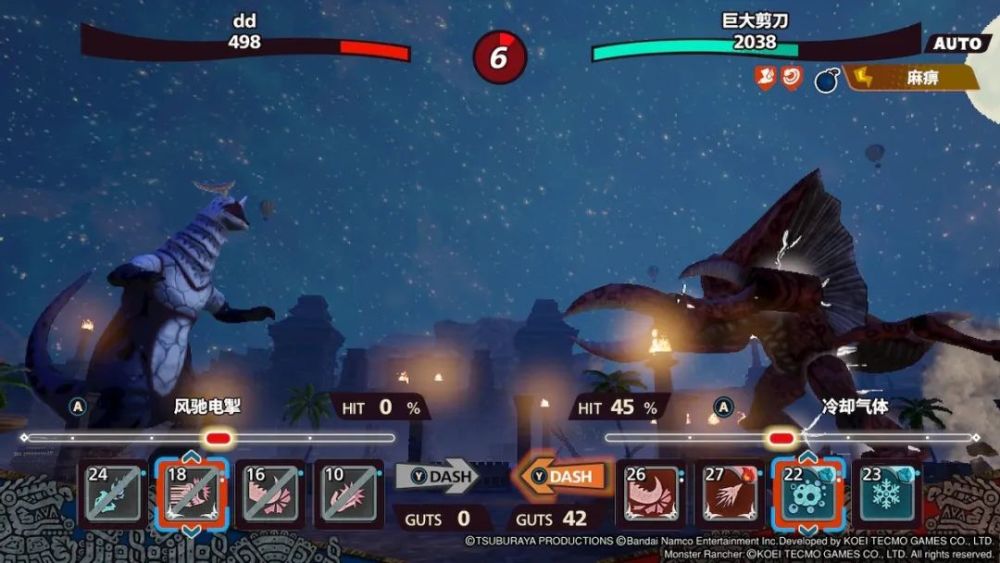Click the gray DASH arrow button
This screenshot has width=1000, height=563.
pyautogui.click(x=438, y=477)
